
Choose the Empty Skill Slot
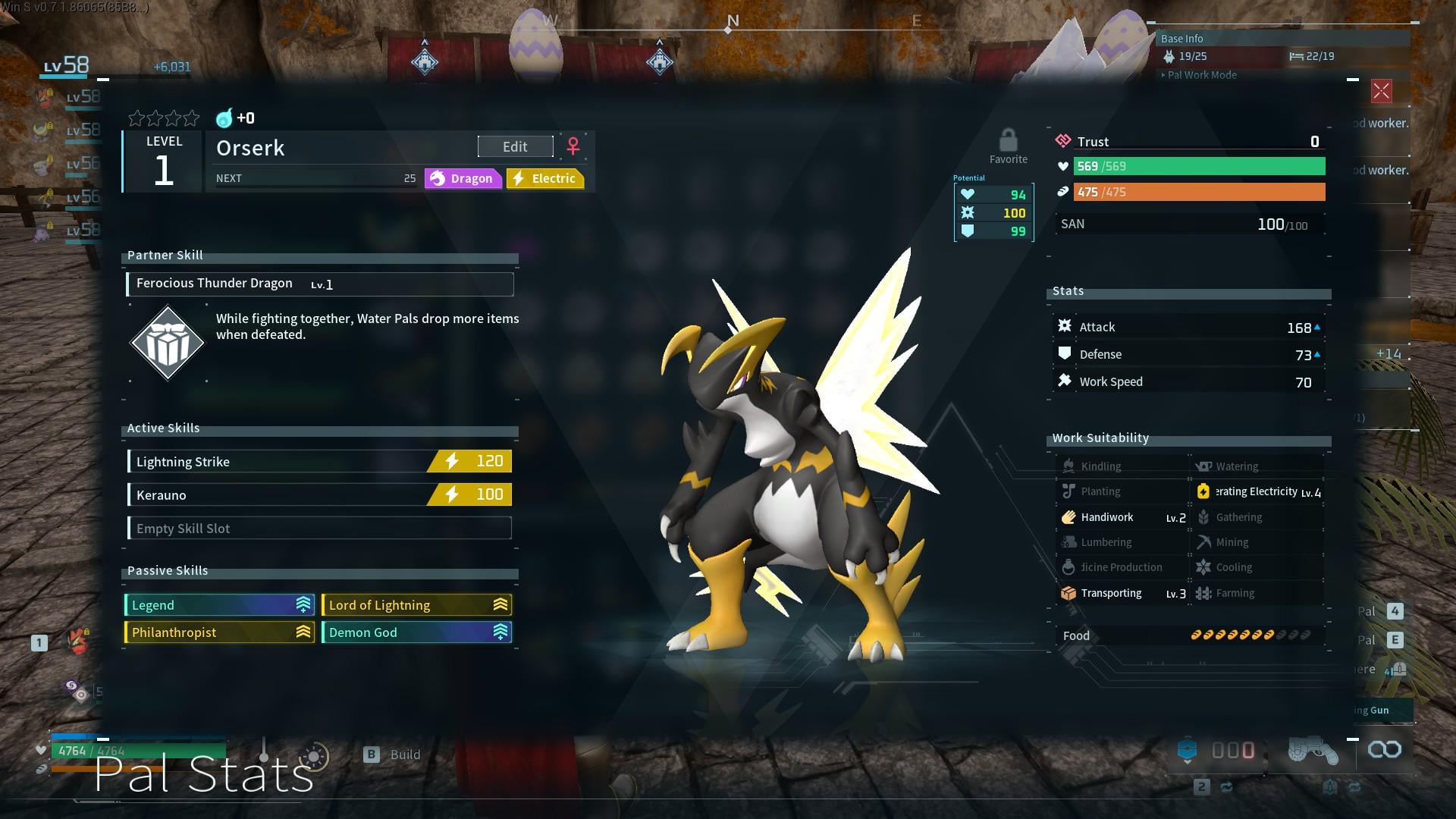coord(319,528)
